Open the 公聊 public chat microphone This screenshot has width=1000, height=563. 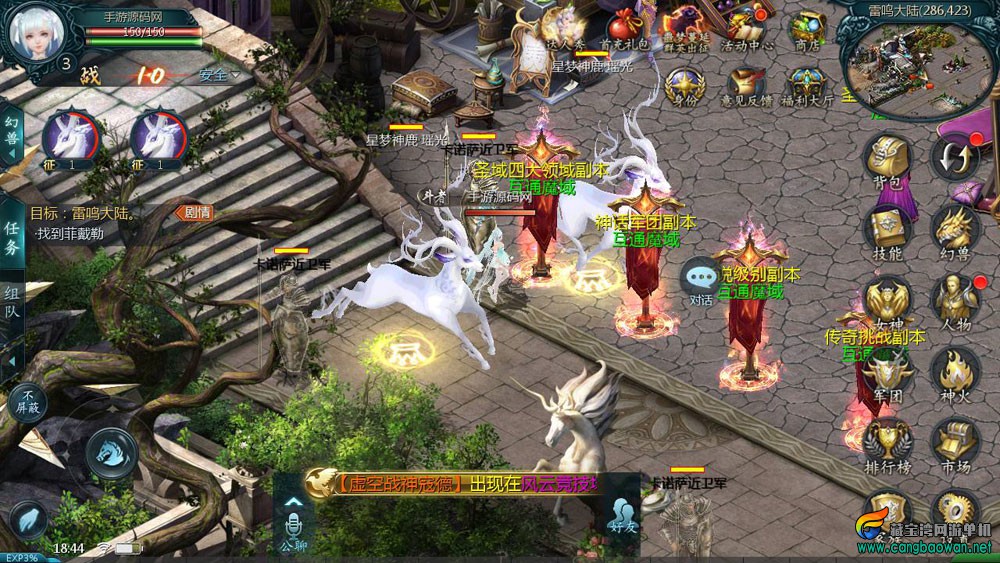(x=293, y=528)
